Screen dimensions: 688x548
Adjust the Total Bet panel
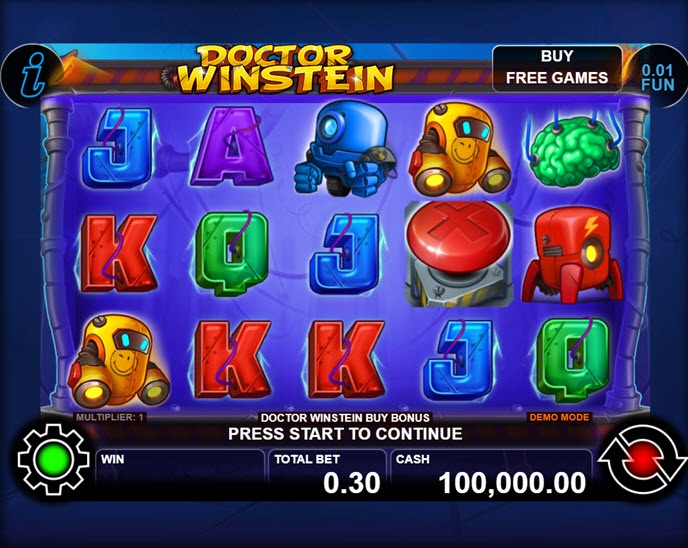(x=327, y=474)
